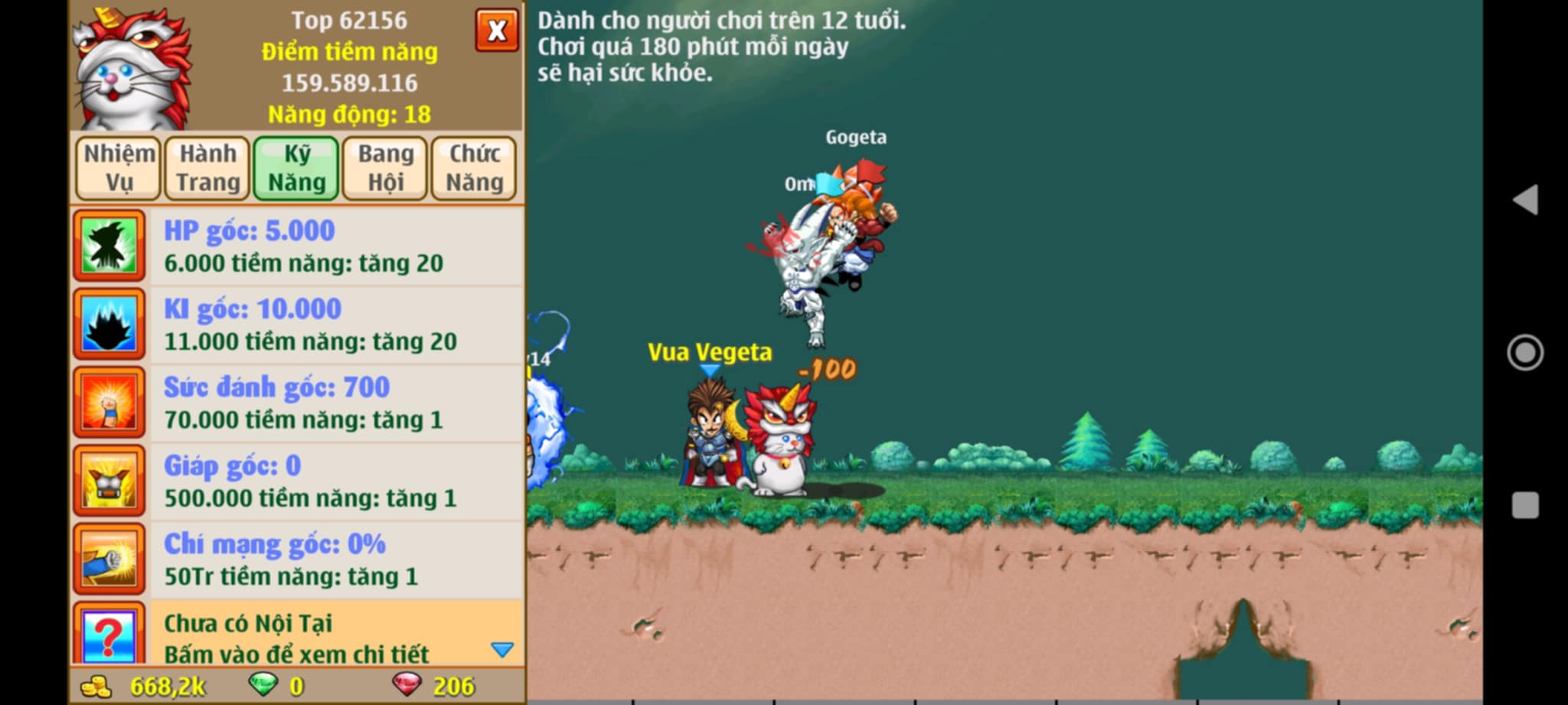This screenshot has height=705, width=1568.
Task: Select the Kỹ Năng tab
Action: click(296, 168)
